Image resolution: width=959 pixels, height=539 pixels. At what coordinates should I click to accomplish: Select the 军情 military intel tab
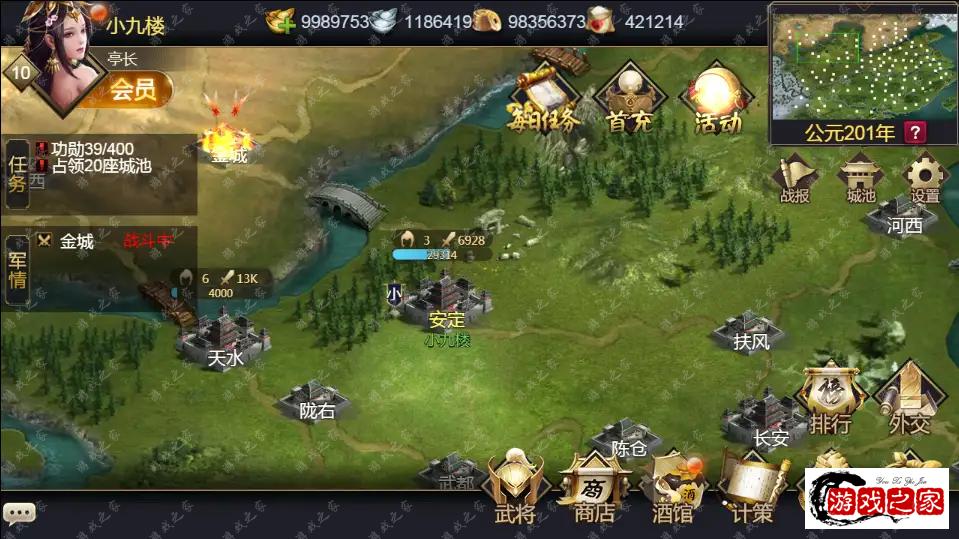tap(17, 268)
